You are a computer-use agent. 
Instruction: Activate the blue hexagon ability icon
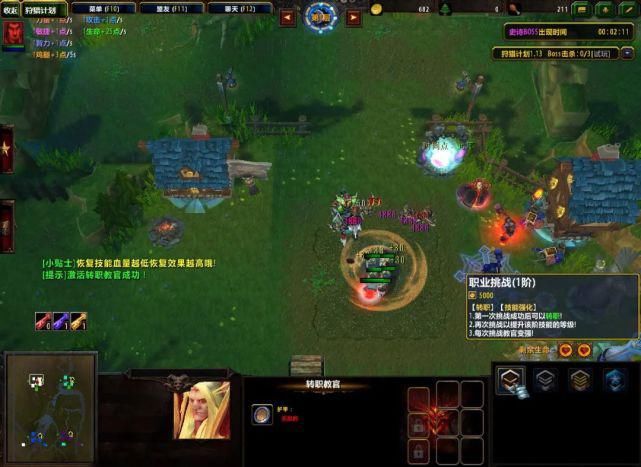613,379
